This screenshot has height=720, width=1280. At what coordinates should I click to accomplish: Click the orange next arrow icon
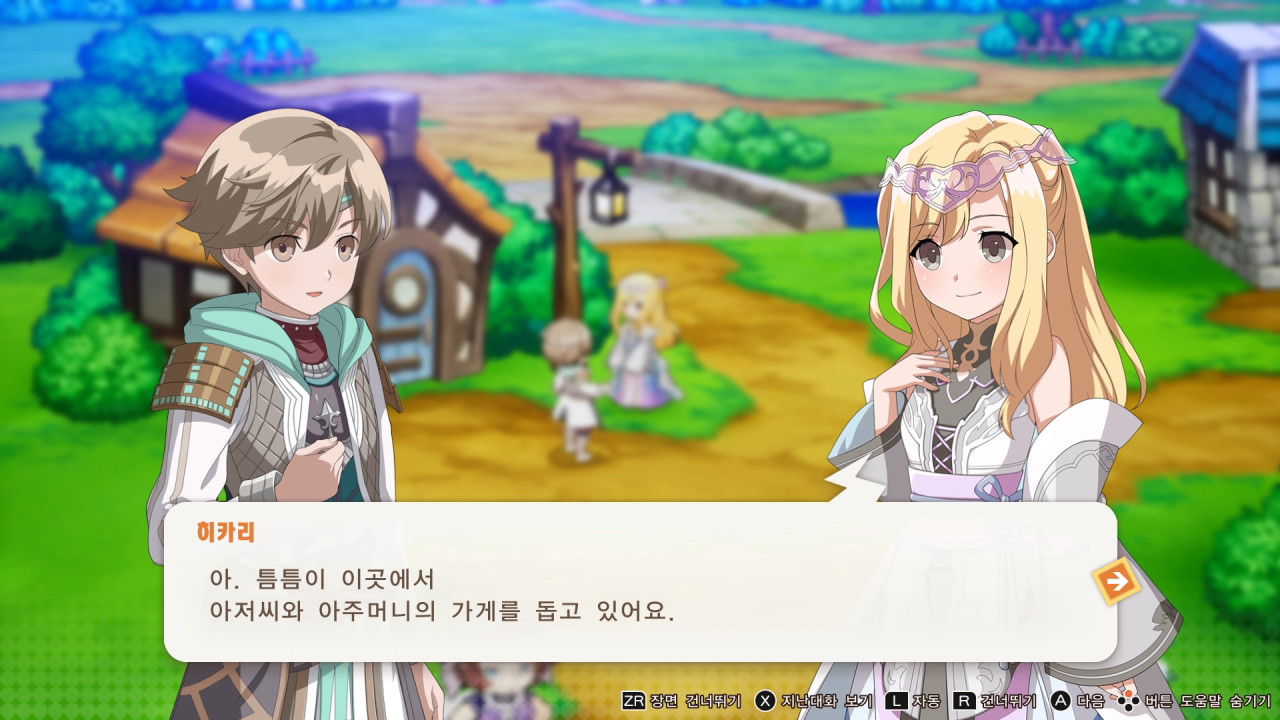coord(1117,581)
